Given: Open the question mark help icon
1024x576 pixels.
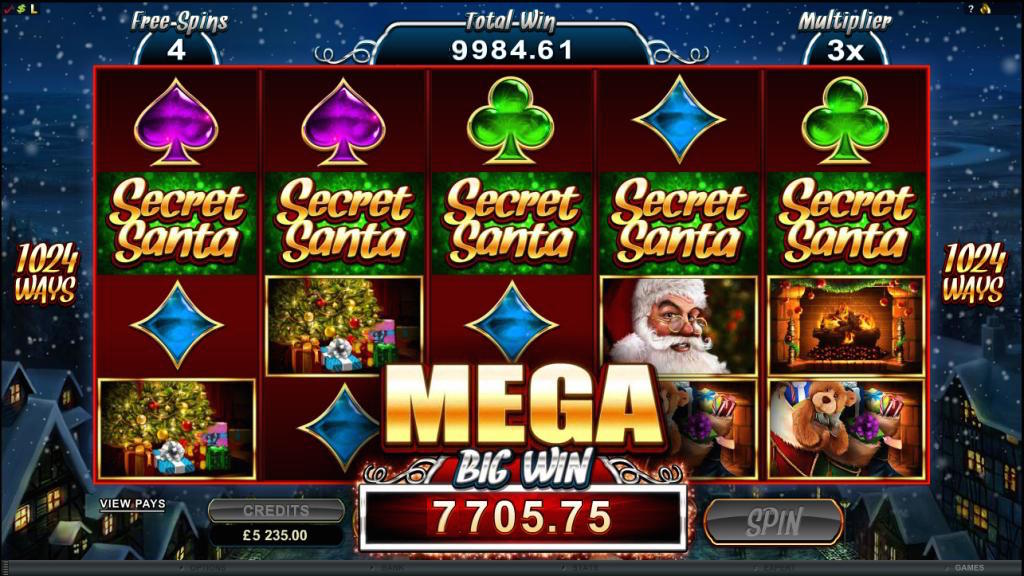Looking at the screenshot, I should click(x=971, y=8).
